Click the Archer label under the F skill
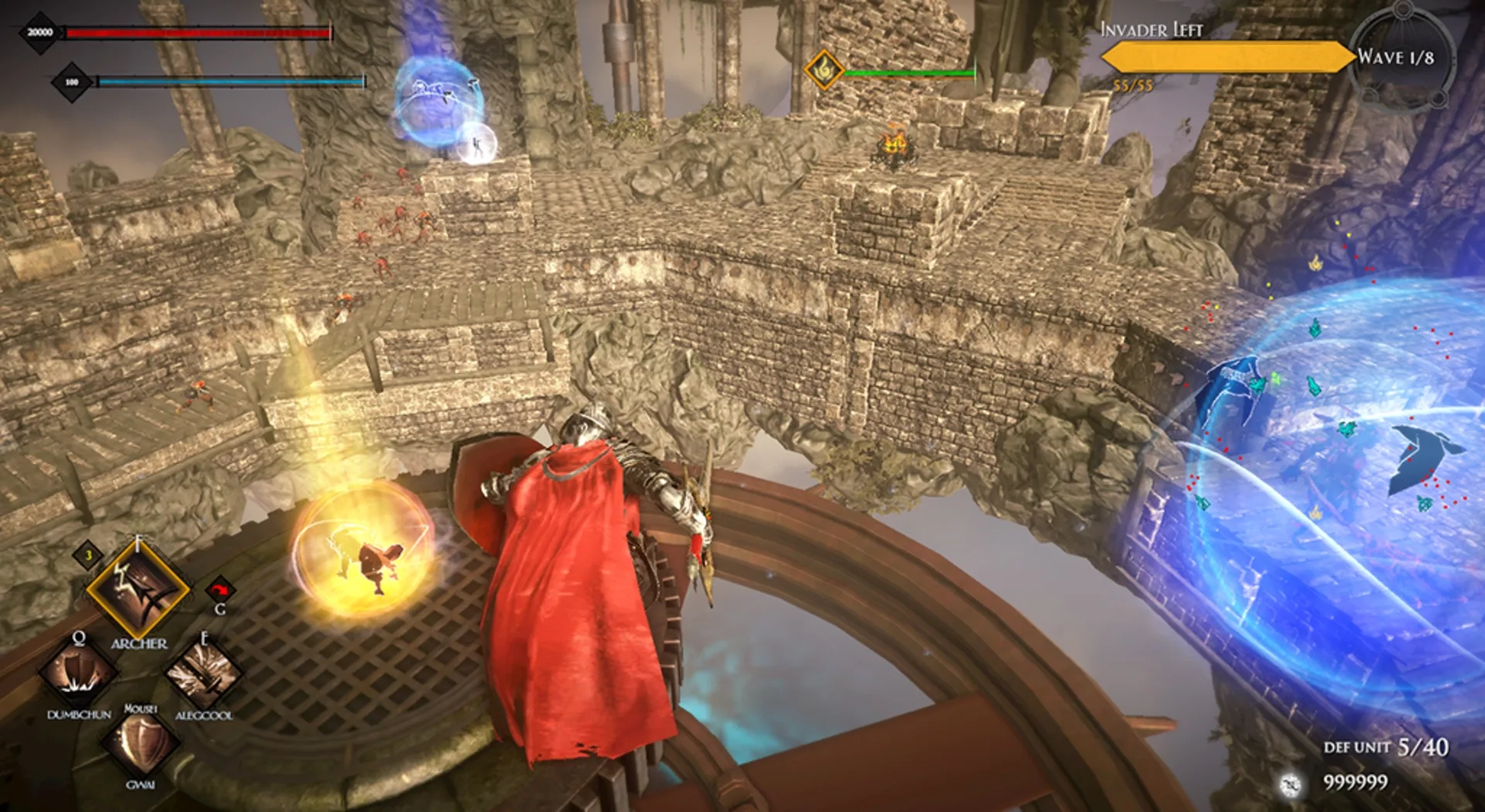1485x812 pixels. tap(140, 643)
